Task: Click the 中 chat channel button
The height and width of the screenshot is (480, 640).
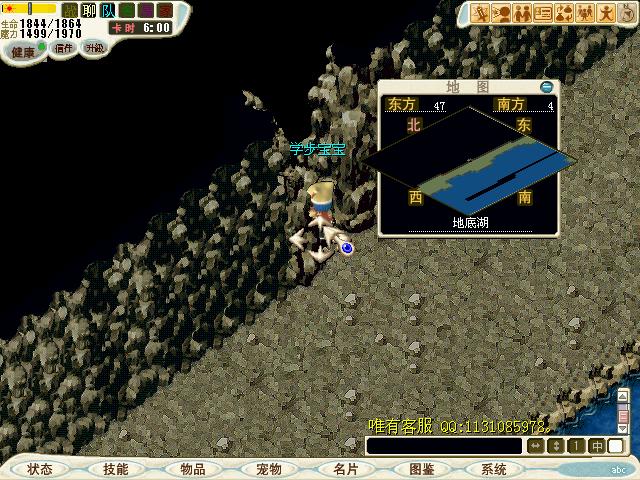Action: (597, 446)
